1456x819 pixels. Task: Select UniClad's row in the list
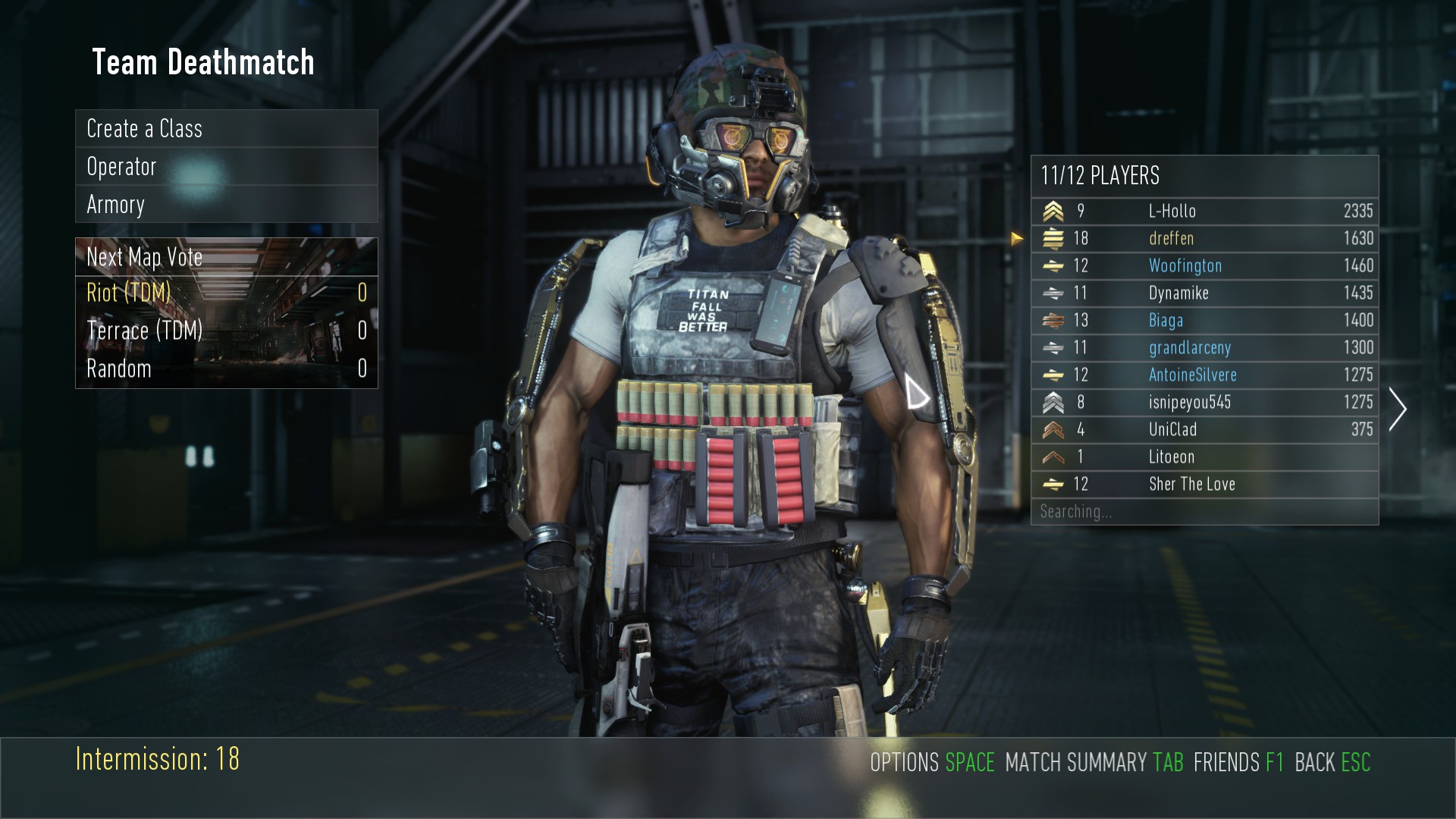point(1204,429)
